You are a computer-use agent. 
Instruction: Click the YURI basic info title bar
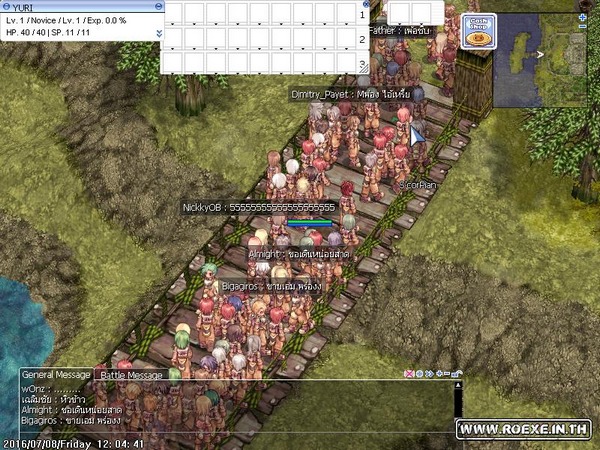[x=80, y=6]
